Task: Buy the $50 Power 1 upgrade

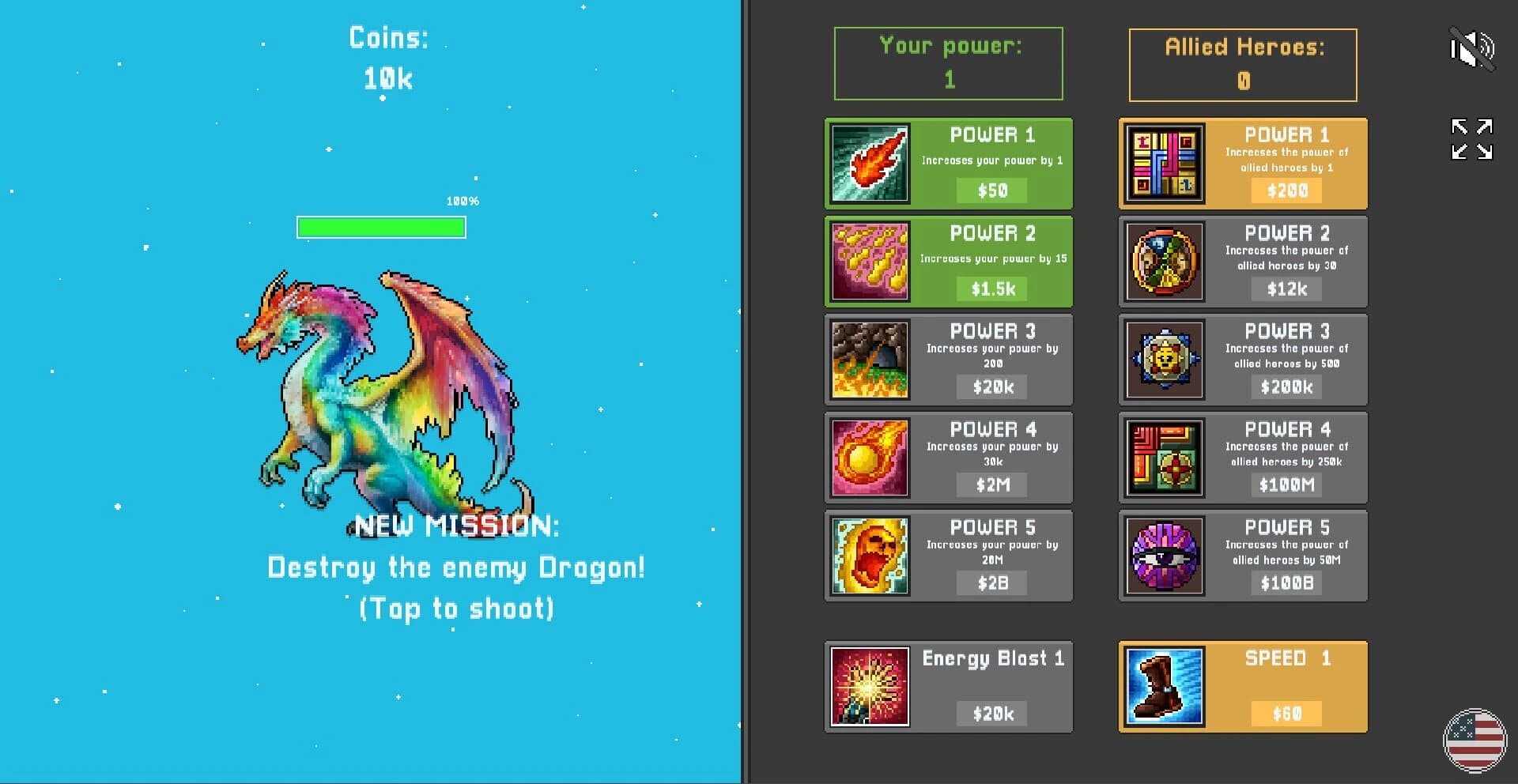Action: coord(991,190)
